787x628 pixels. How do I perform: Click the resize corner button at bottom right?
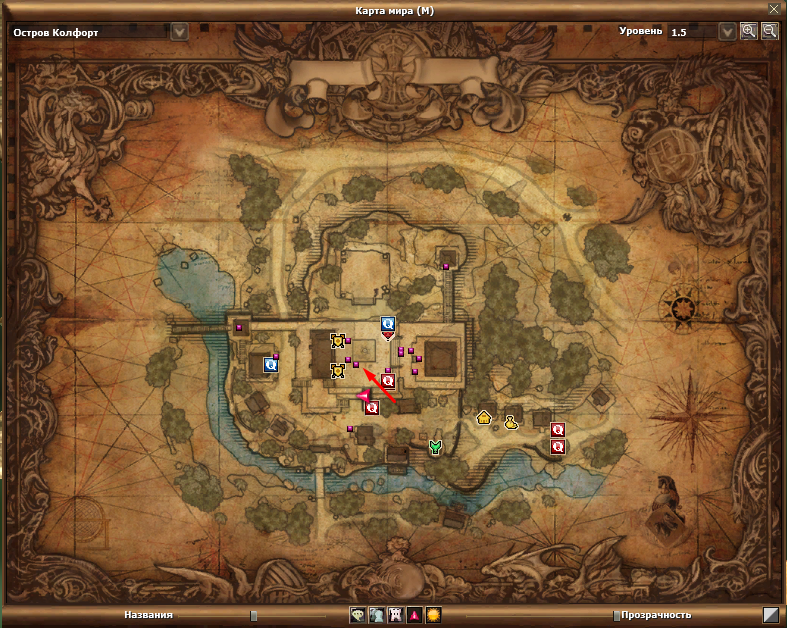(x=771, y=616)
